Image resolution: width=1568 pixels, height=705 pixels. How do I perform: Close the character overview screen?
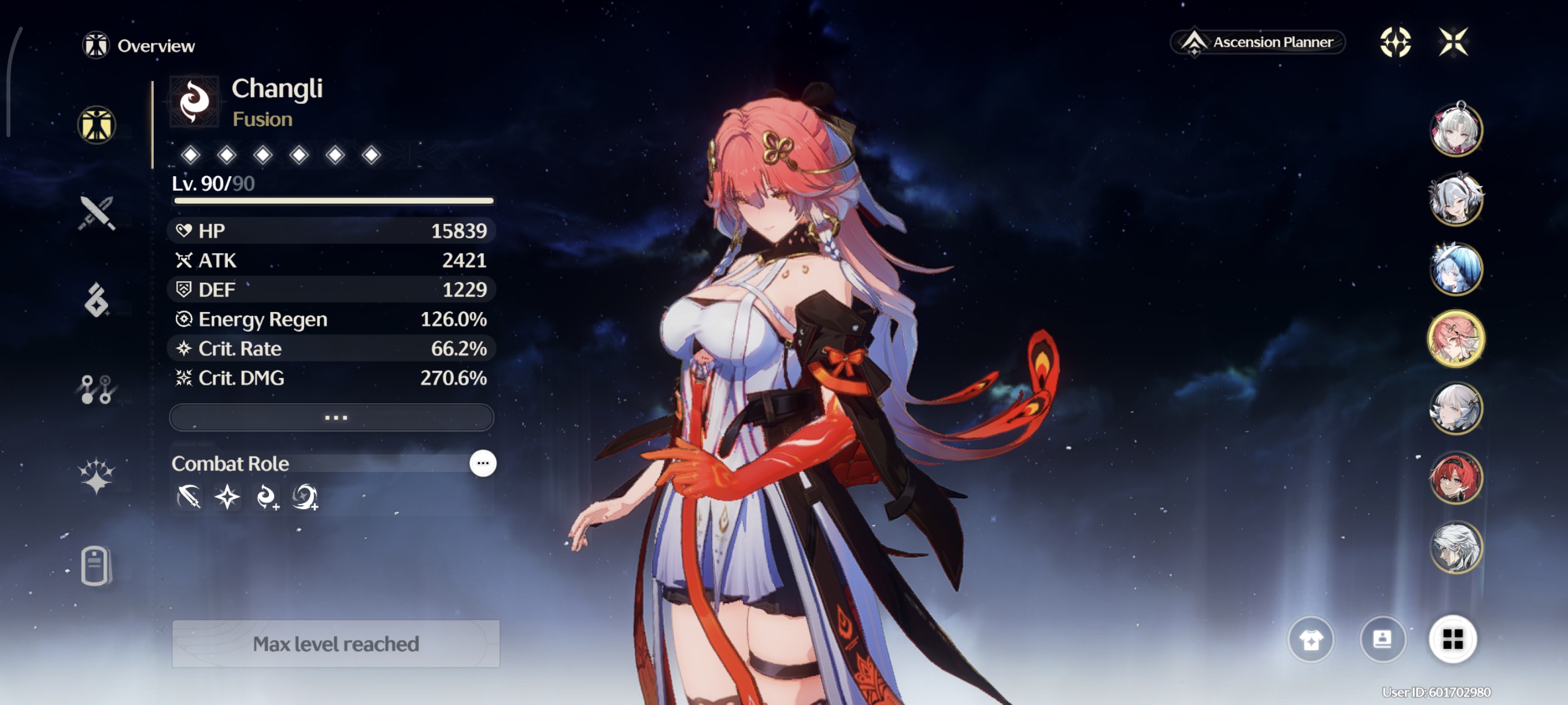click(1453, 42)
